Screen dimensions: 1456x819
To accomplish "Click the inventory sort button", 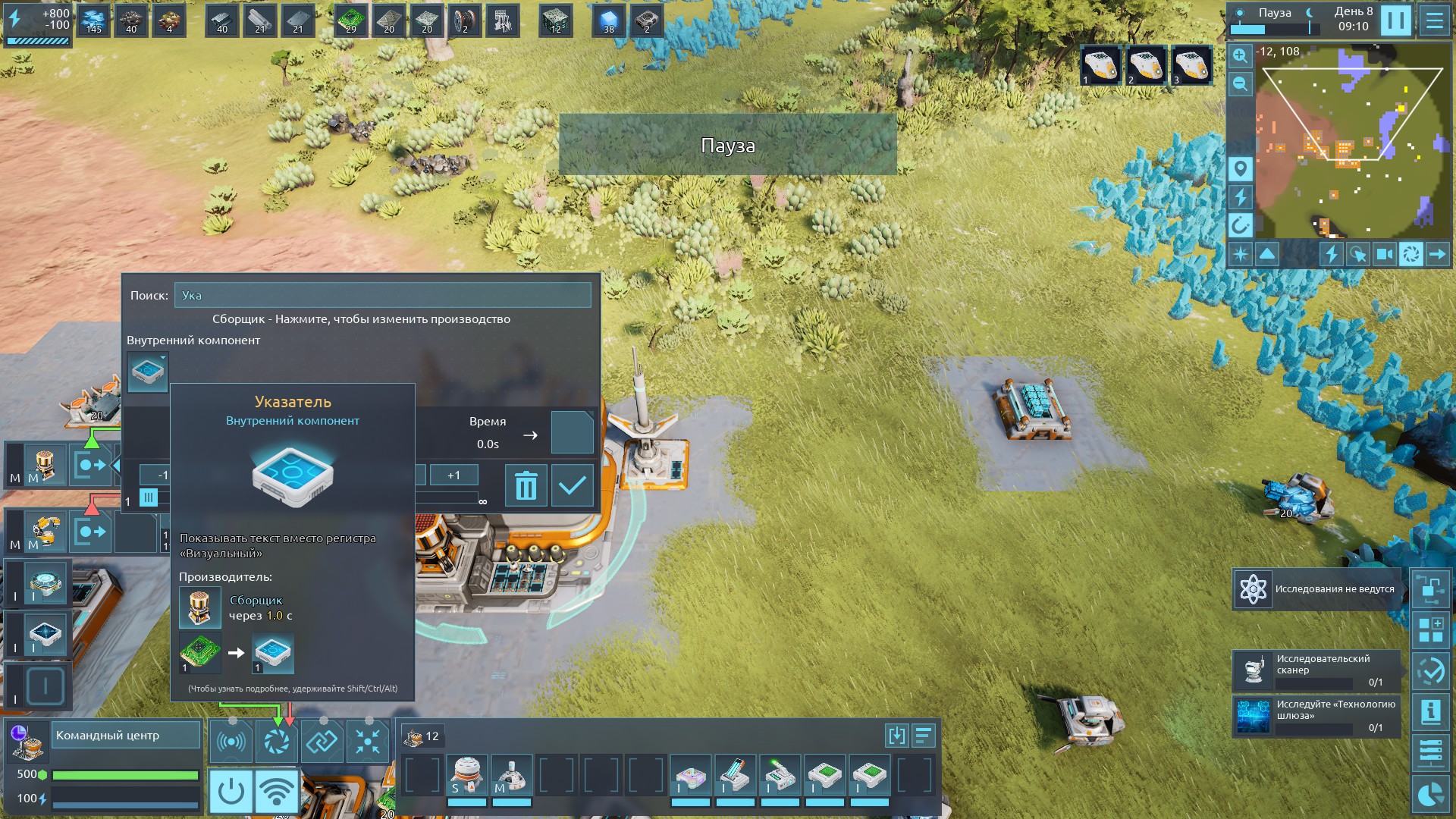I will (x=923, y=736).
